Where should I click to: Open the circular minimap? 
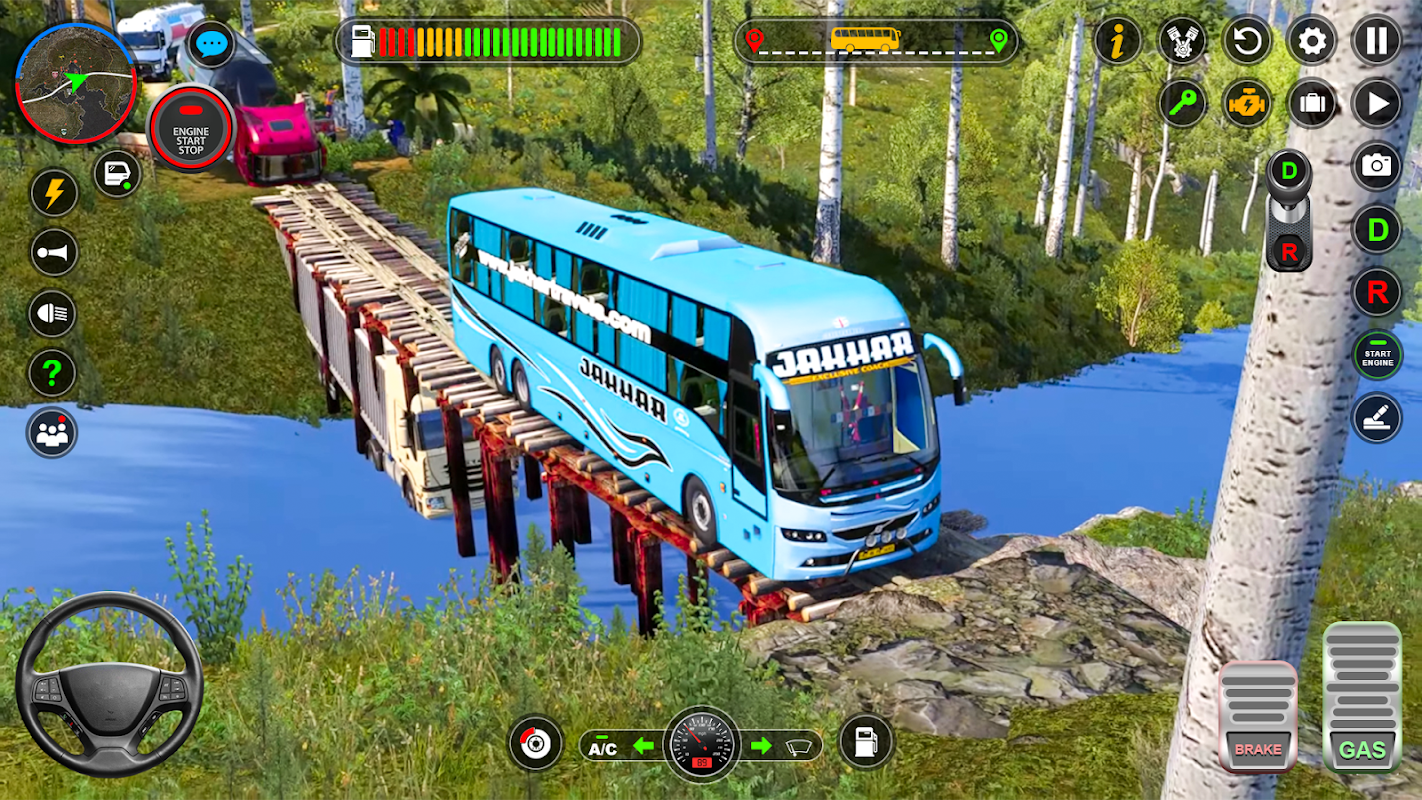pos(76,82)
